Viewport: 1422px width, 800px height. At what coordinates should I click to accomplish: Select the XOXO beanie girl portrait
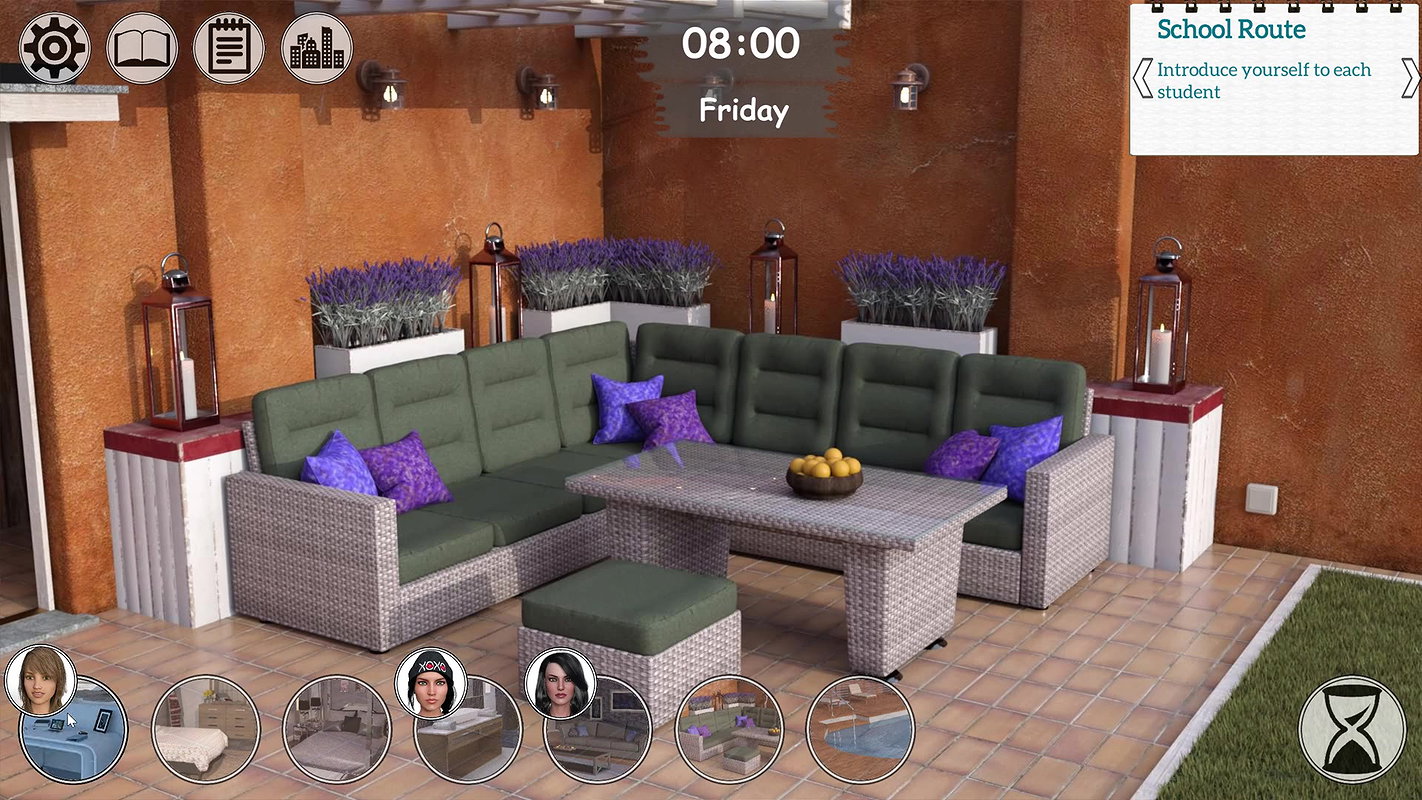coord(430,683)
